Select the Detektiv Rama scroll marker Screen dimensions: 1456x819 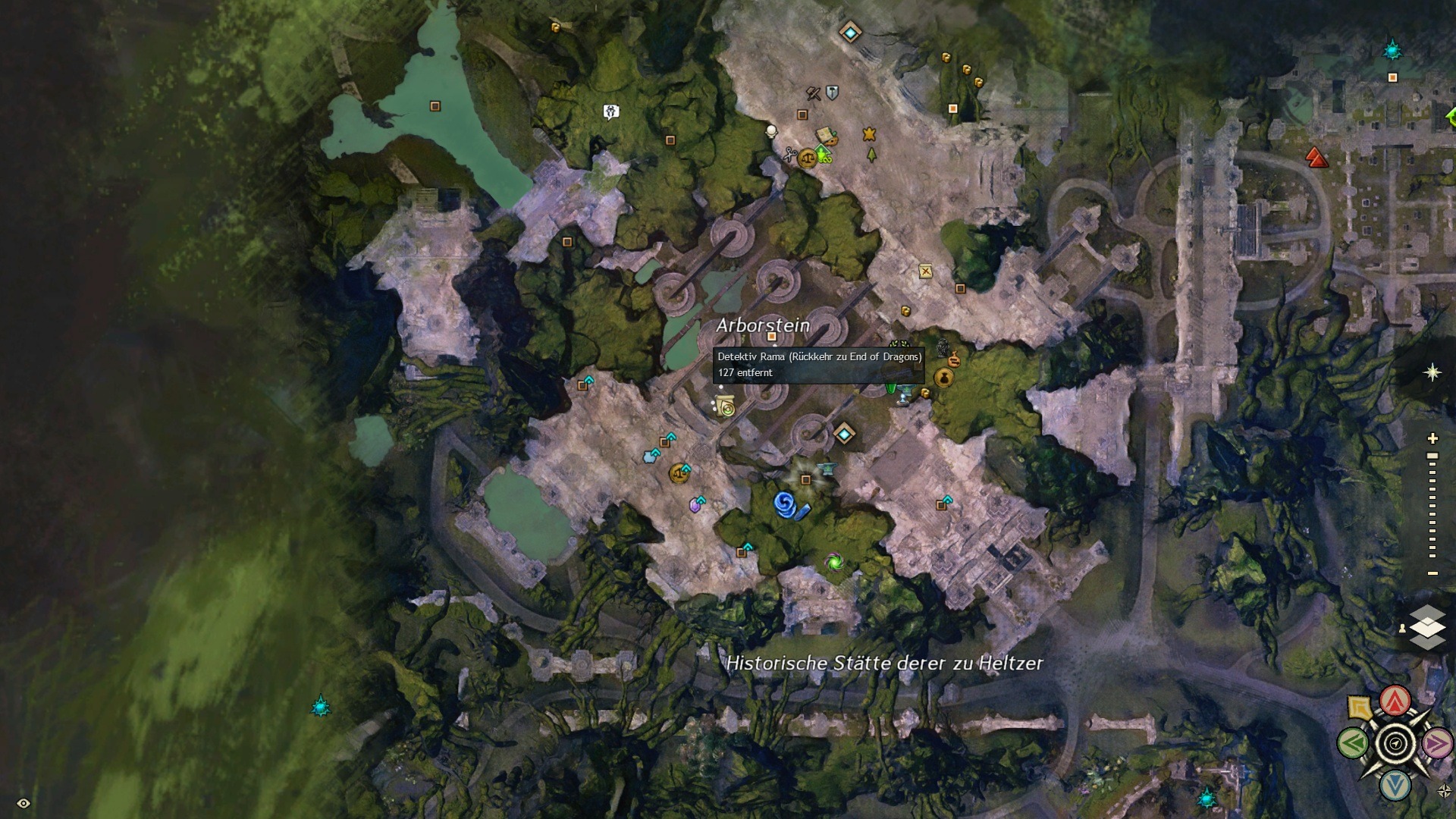click(x=726, y=407)
